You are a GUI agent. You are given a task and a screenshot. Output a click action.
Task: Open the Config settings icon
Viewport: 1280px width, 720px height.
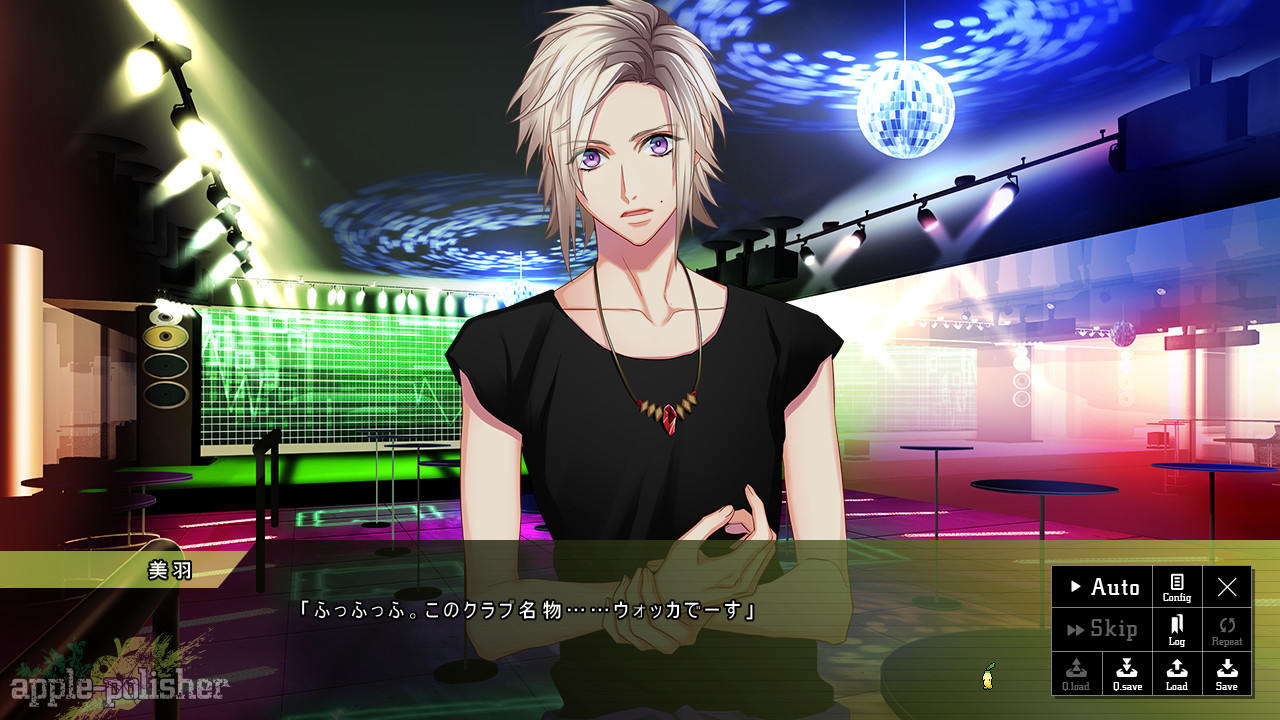click(x=1175, y=588)
